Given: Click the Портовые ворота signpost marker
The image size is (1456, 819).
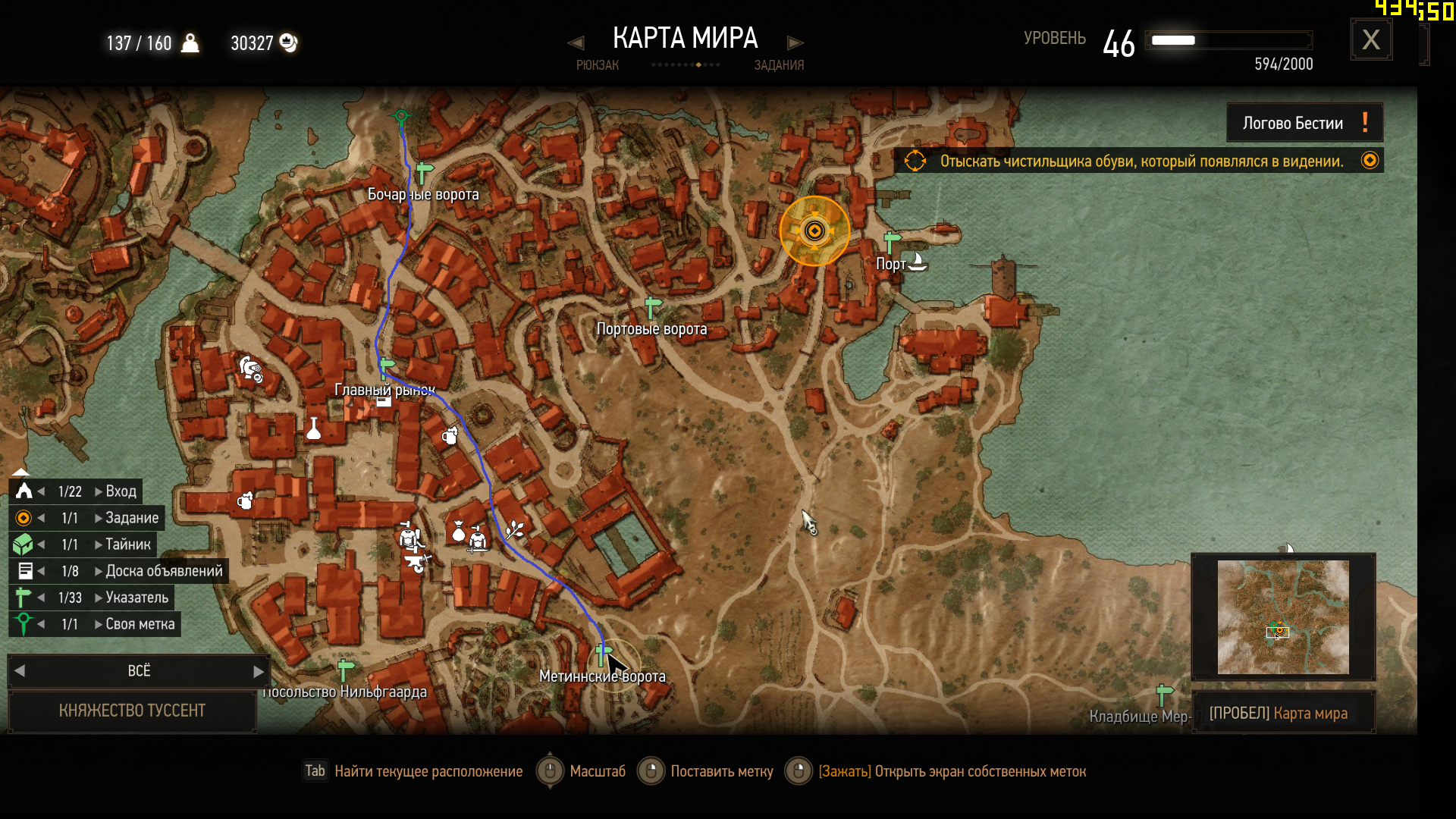Looking at the screenshot, I should (x=652, y=307).
